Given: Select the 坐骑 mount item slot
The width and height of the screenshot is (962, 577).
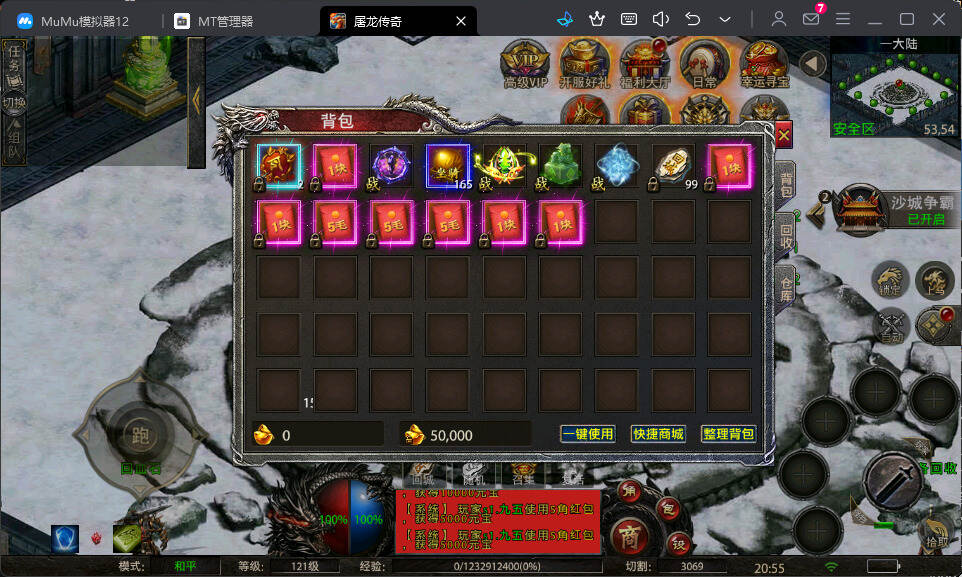Looking at the screenshot, I should (x=448, y=166).
